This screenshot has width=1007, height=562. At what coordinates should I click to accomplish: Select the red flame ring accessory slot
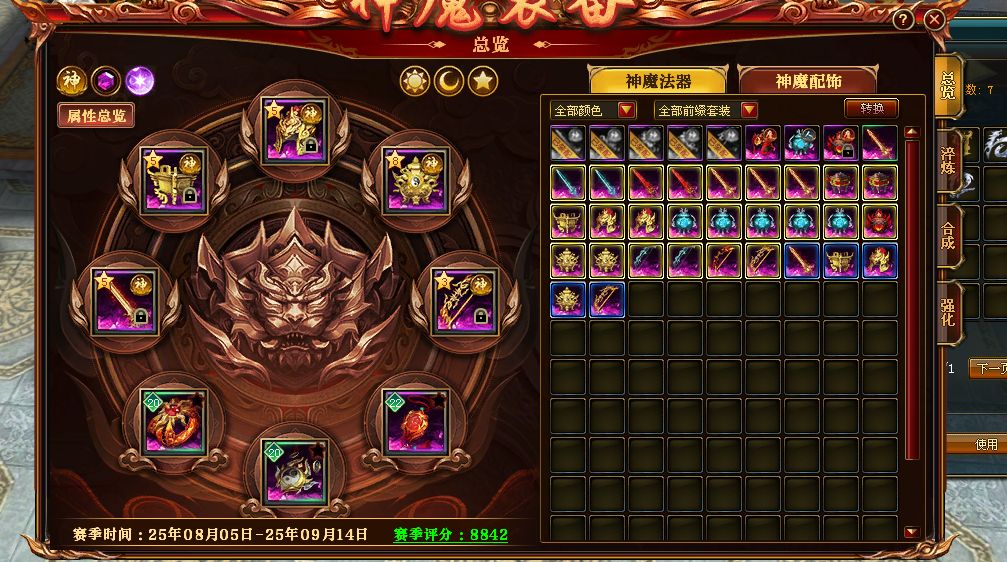pos(174,420)
